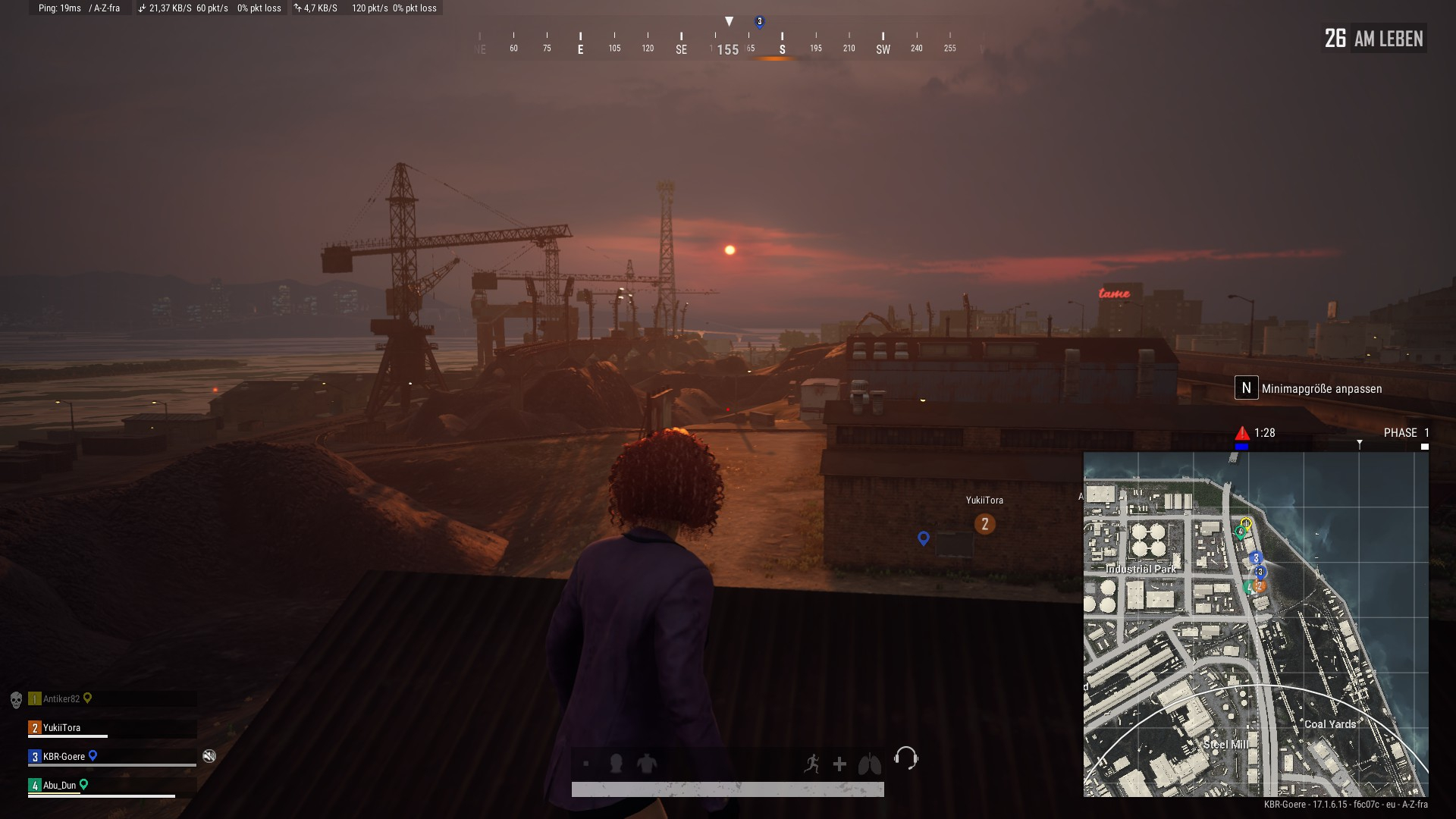
Task: Select teammate Antiker82 in the squad list
Action: [x=61, y=699]
